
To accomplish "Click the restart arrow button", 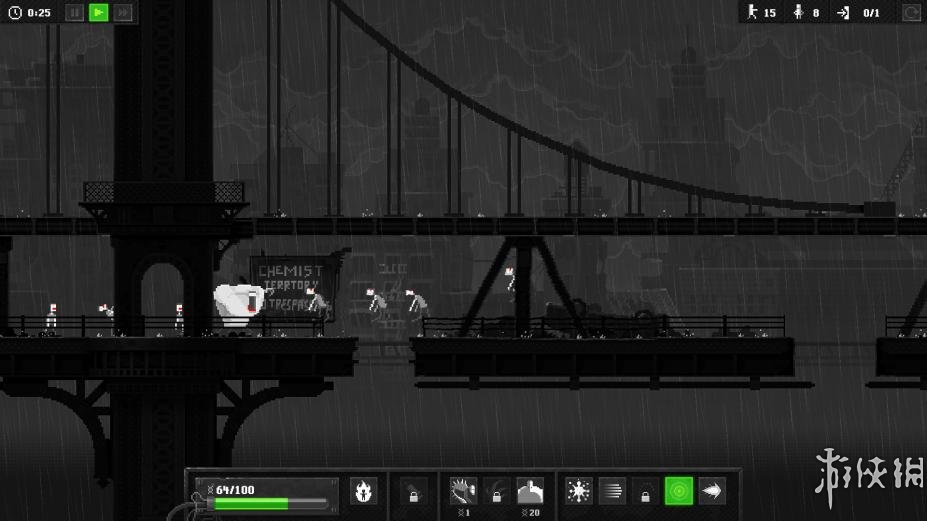I will coord(911,13).
